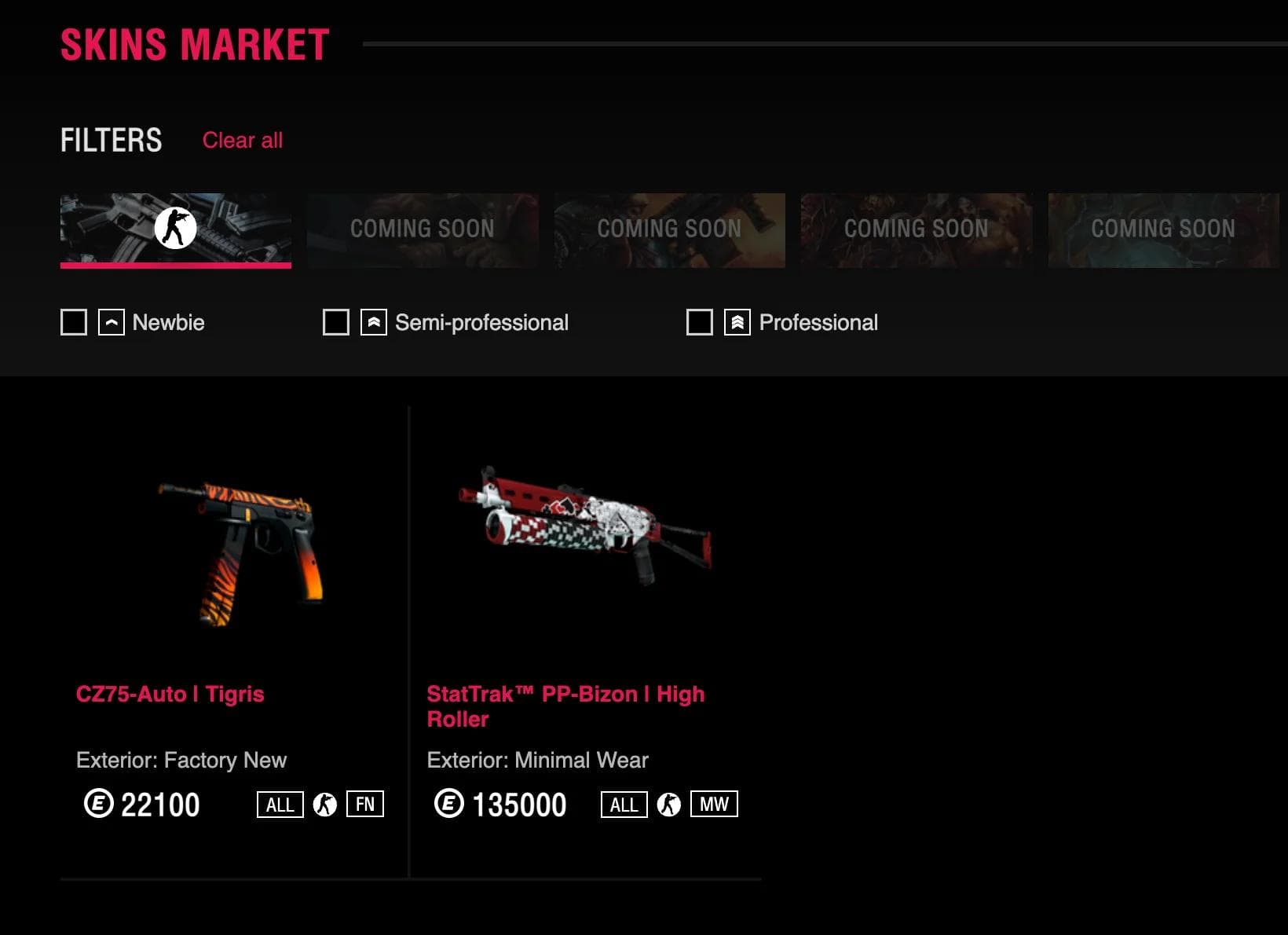Viewport: 1288px width, 935px height.
Task: Click the MW tag on the PP-Bizon listing
Action: [x=714, y=804]
